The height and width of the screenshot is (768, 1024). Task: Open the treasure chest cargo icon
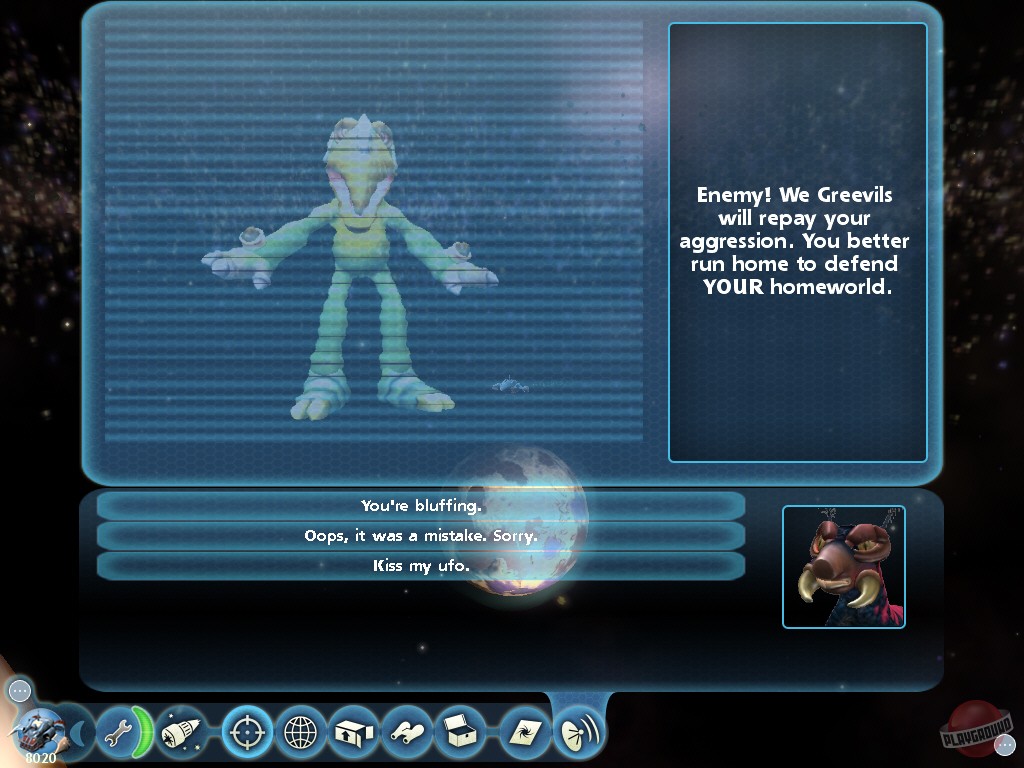(461, 734)
